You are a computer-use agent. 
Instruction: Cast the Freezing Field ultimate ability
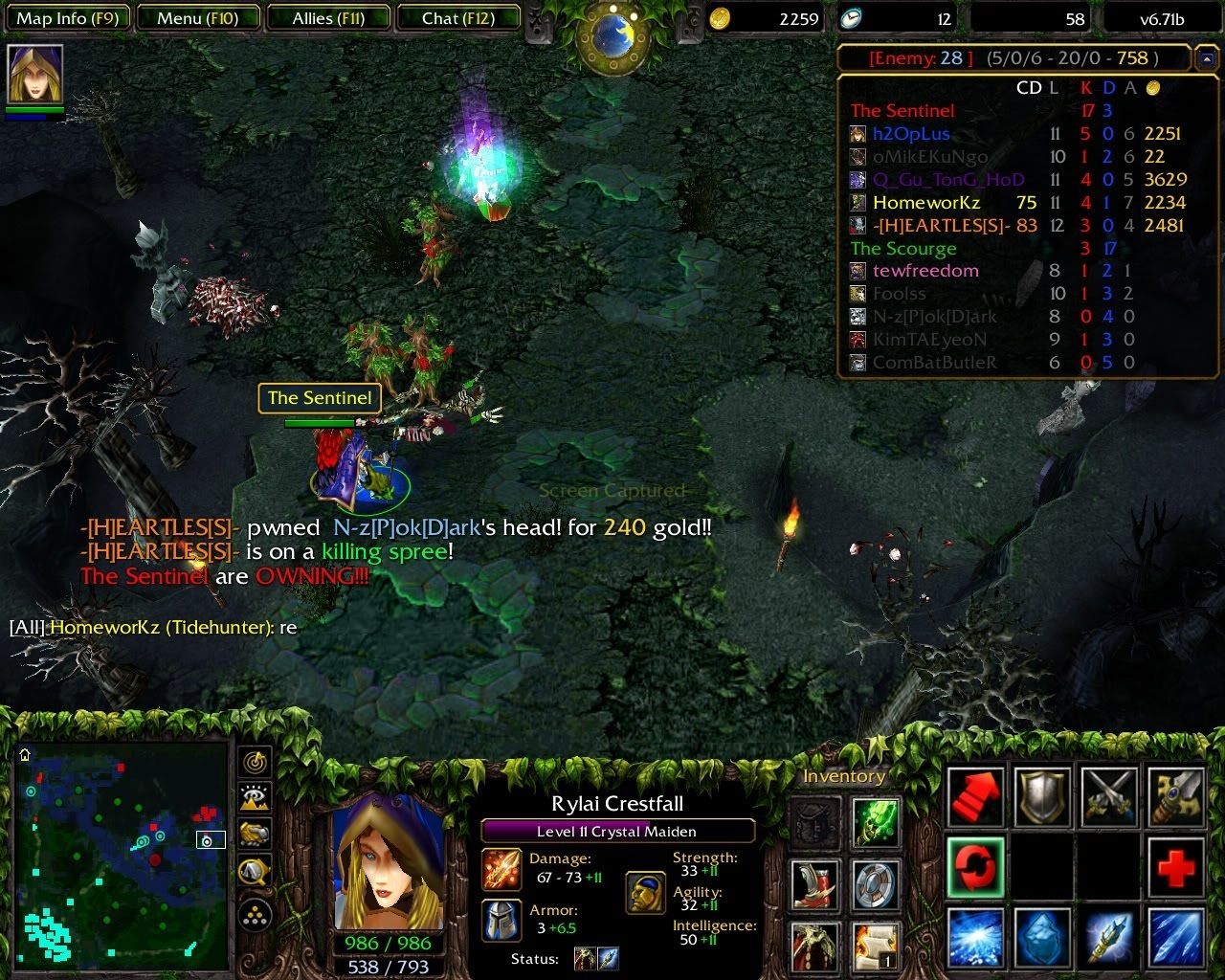tap(1175, 937)
